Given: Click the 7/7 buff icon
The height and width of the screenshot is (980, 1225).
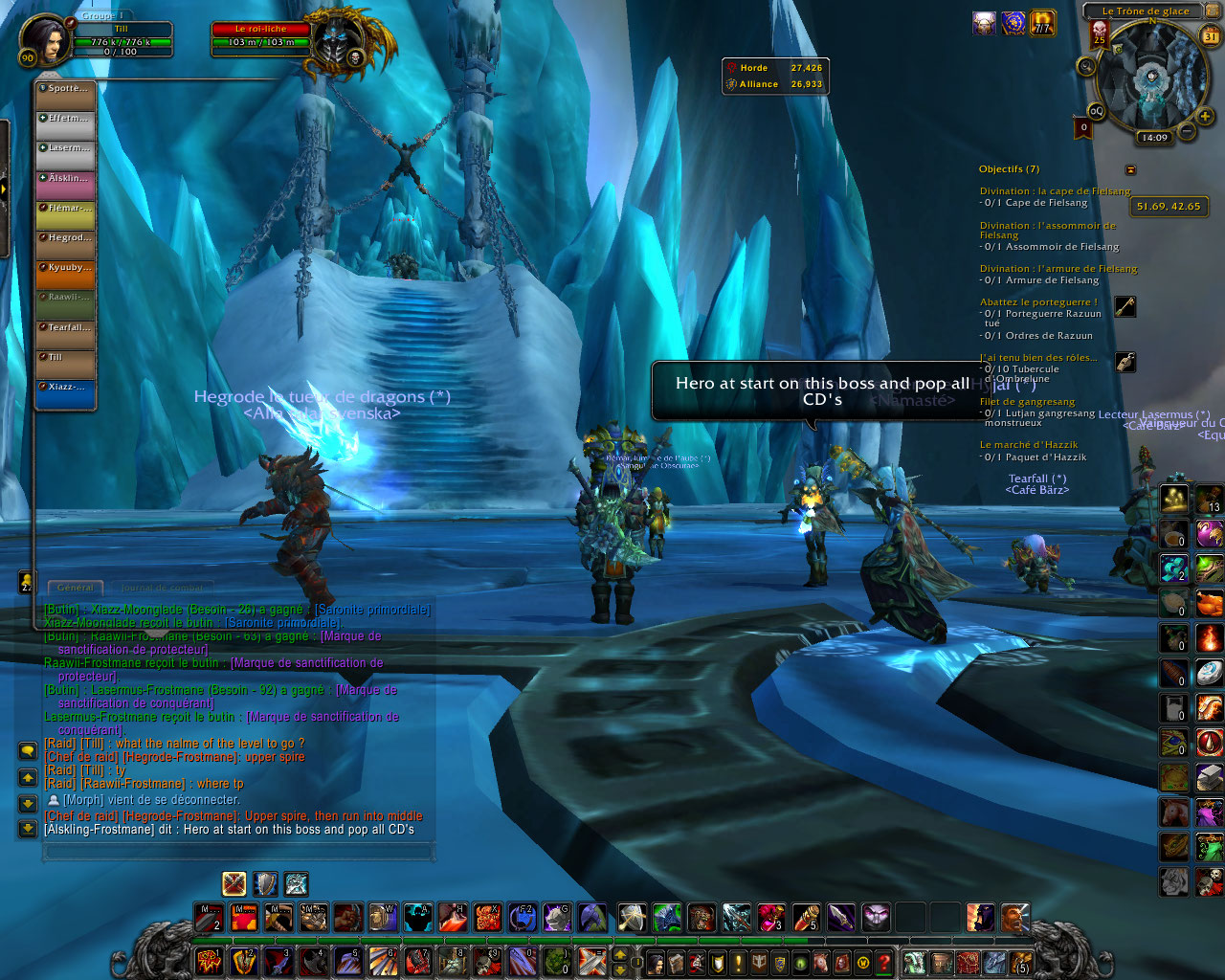Looking at the screenshot, I should pos(1042,23).
